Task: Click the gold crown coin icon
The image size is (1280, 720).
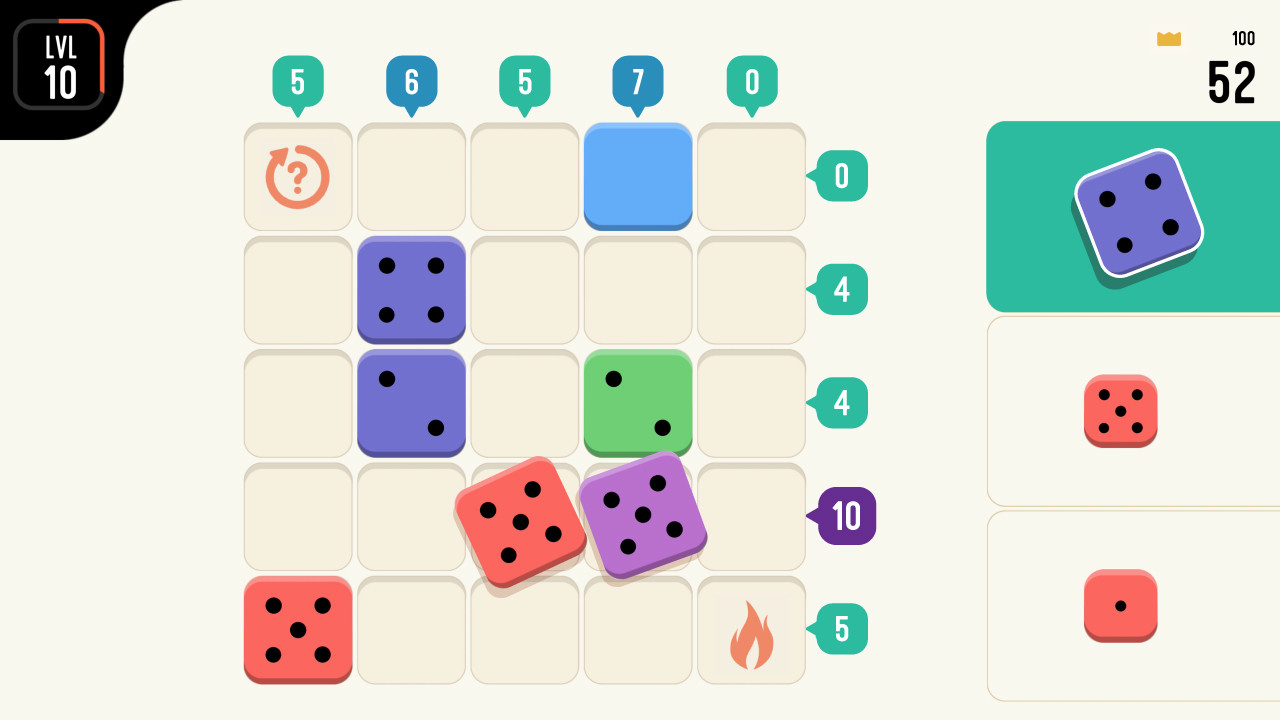Action: tap(1168, 39)
